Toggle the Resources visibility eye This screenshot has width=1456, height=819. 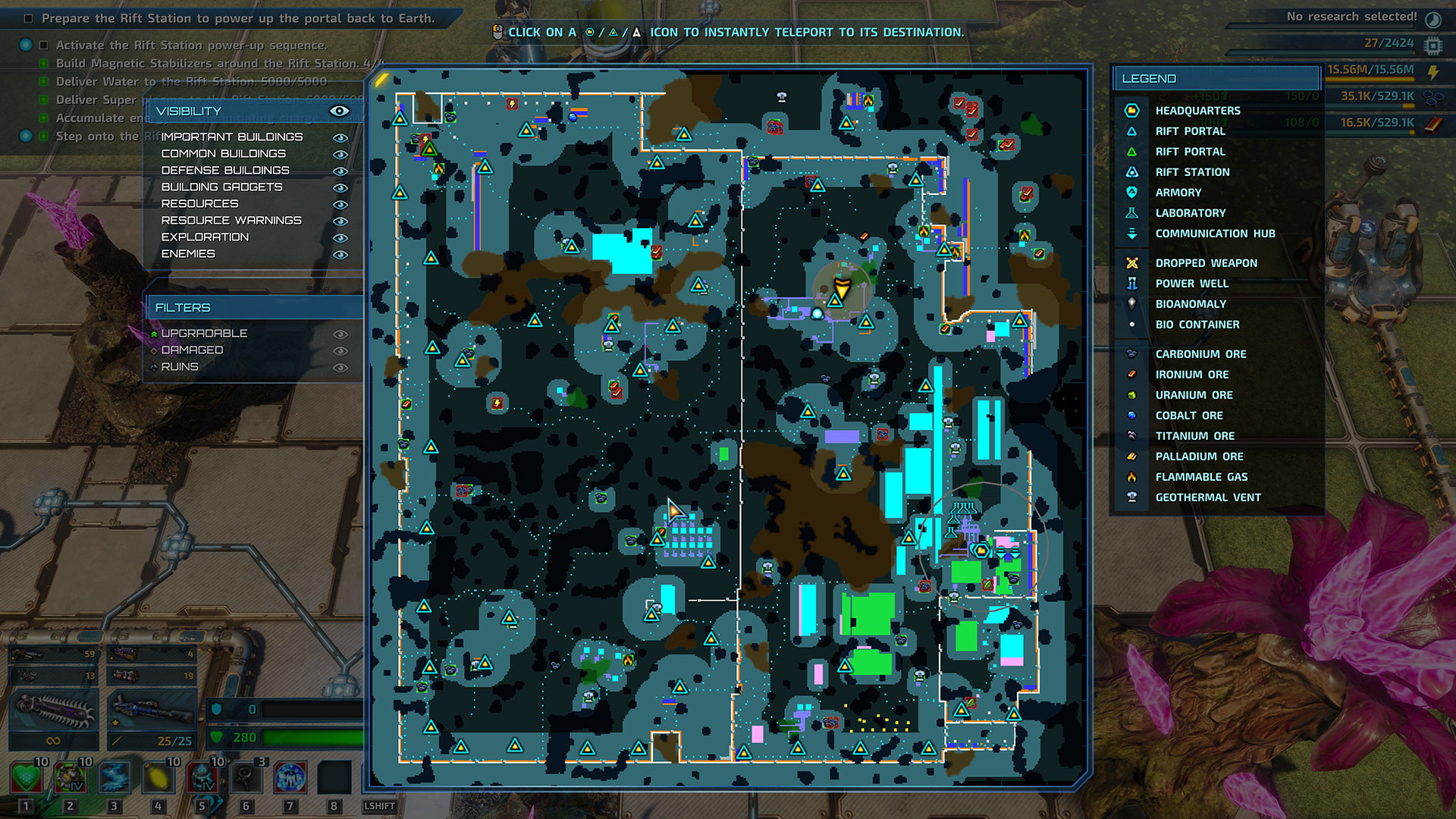click(340, 204)
